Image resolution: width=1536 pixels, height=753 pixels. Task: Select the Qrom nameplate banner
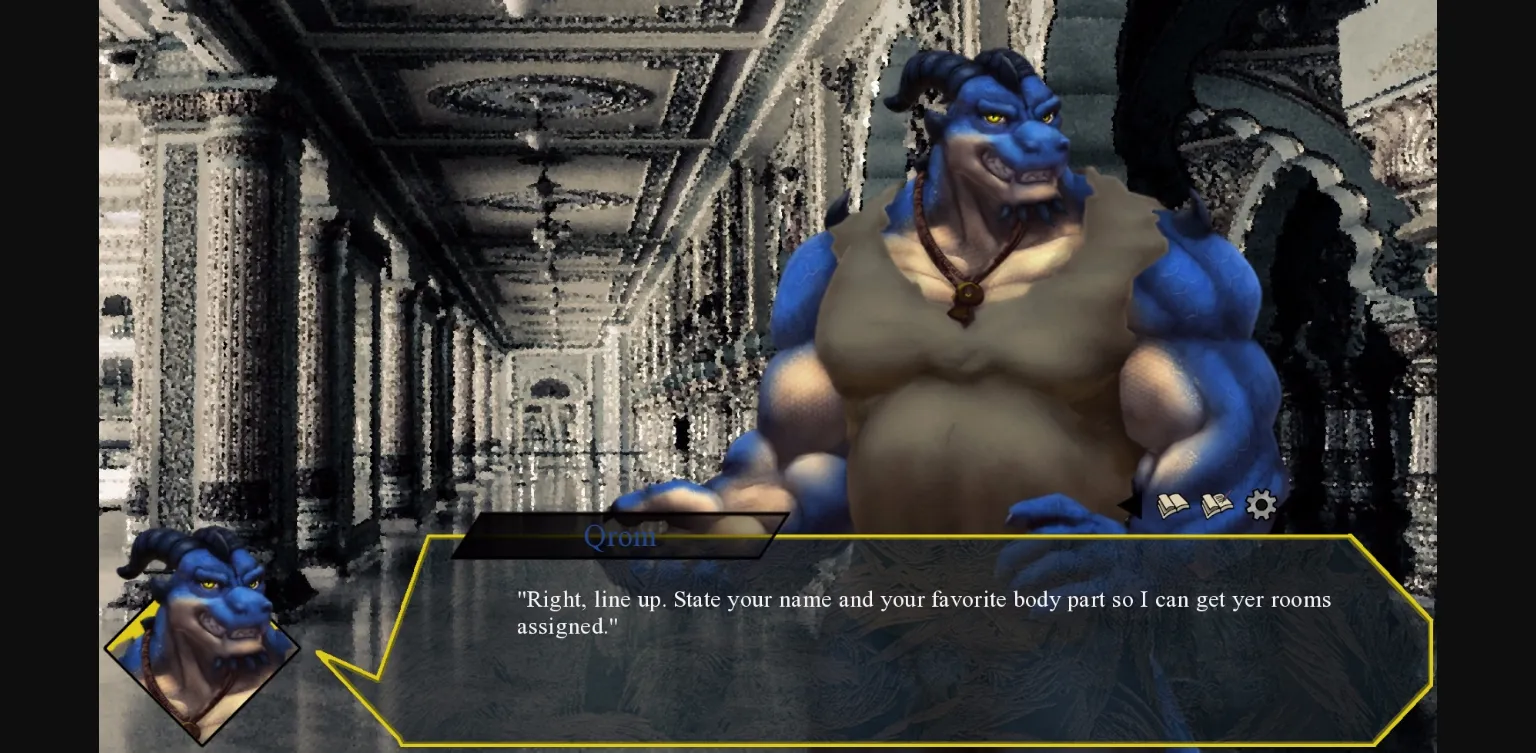(x=620, y=536)
